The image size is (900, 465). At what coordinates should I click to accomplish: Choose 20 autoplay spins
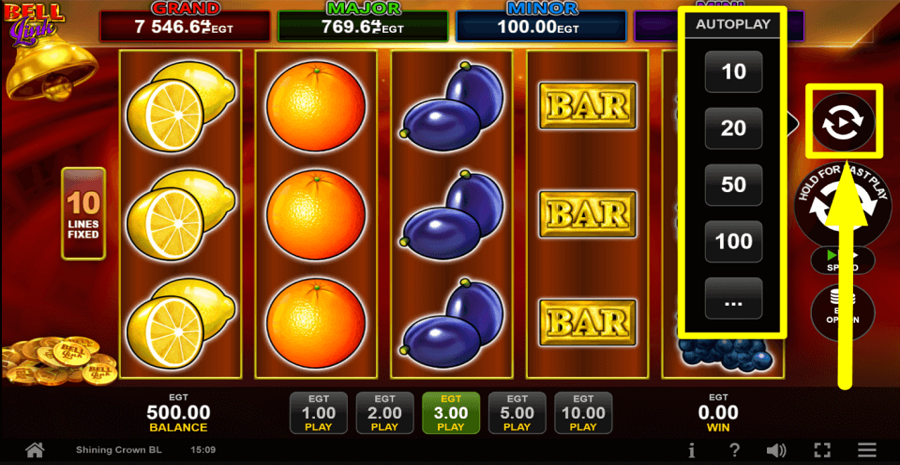coord(734,129)
